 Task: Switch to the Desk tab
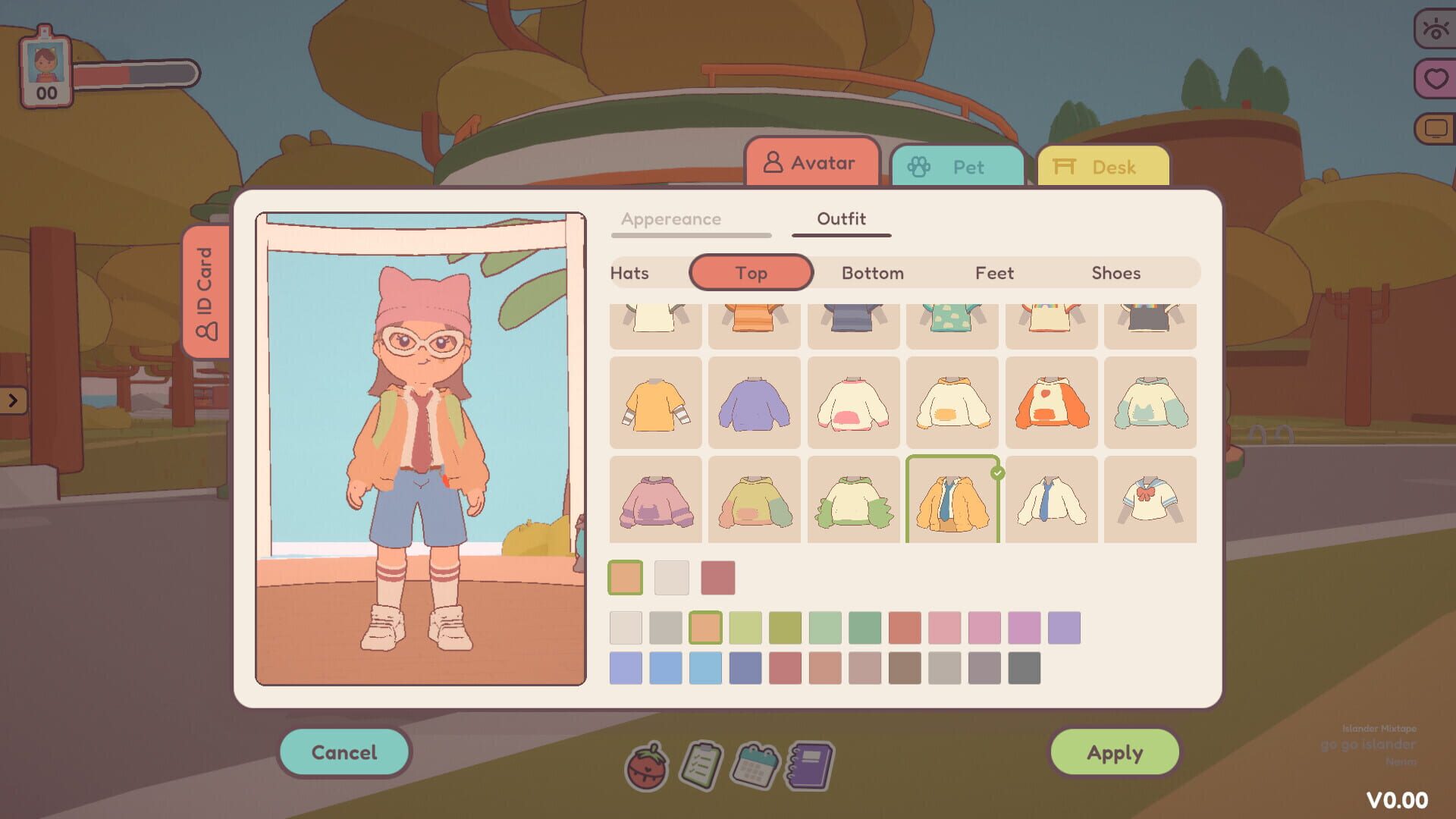[x=1103, y=166]
